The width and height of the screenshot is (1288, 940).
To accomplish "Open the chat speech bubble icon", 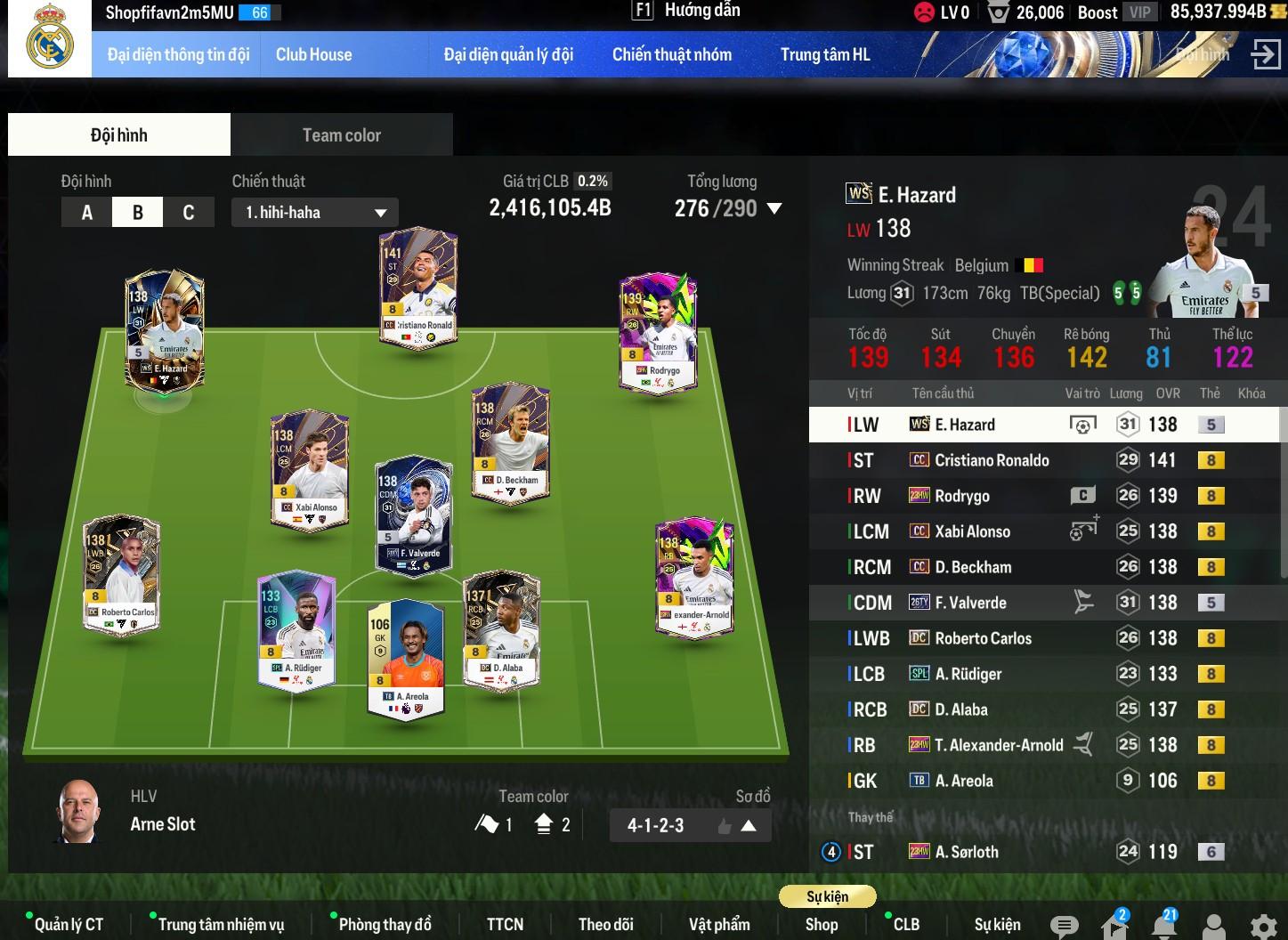I will (x=1064, y=926).
